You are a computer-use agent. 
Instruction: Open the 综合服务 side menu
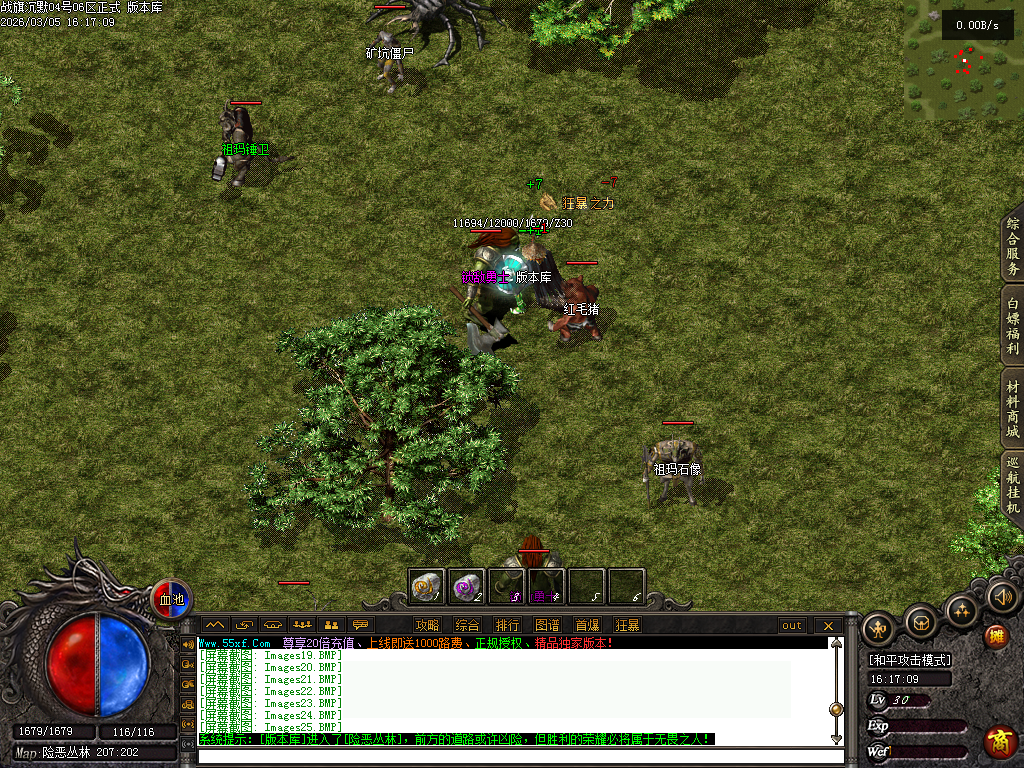click(x=1012, y=246)
